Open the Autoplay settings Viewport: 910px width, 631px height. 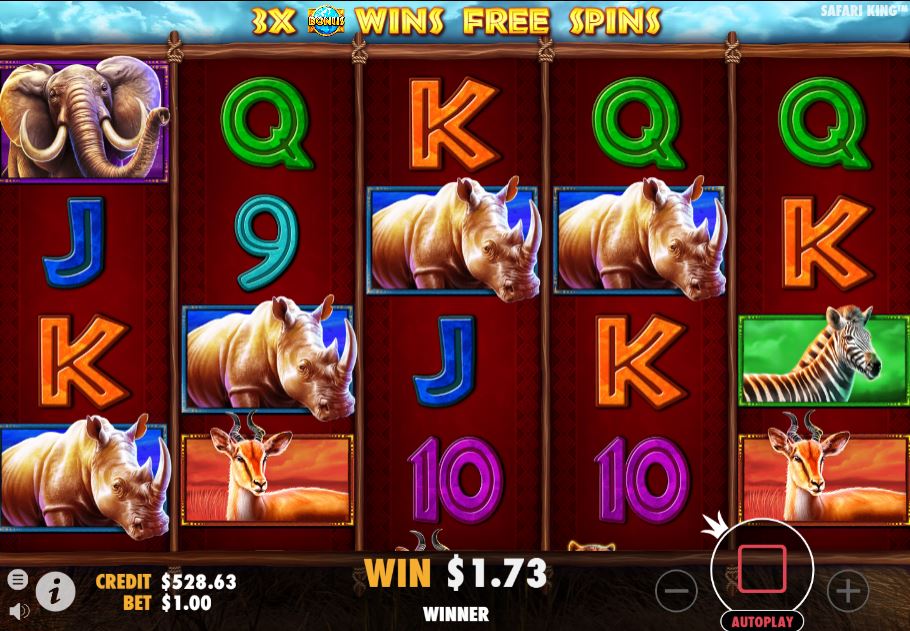tap(762, 621)
